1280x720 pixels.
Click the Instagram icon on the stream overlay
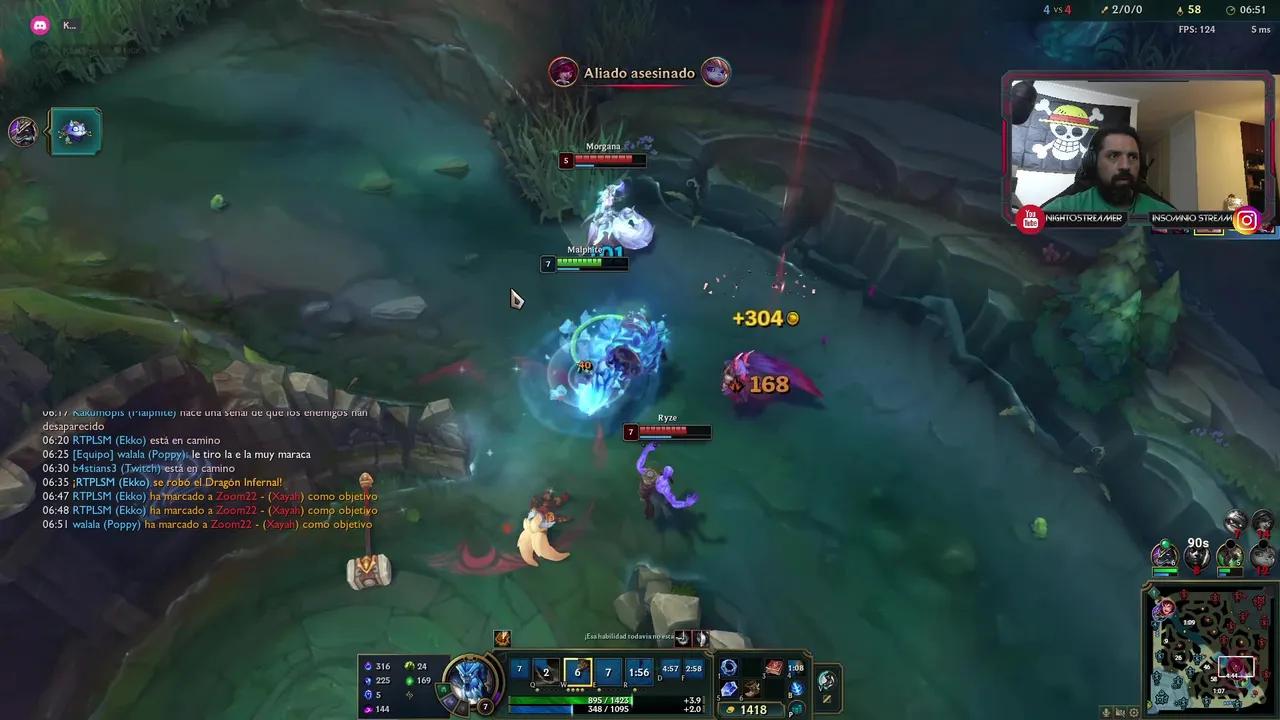(1246, 220)
